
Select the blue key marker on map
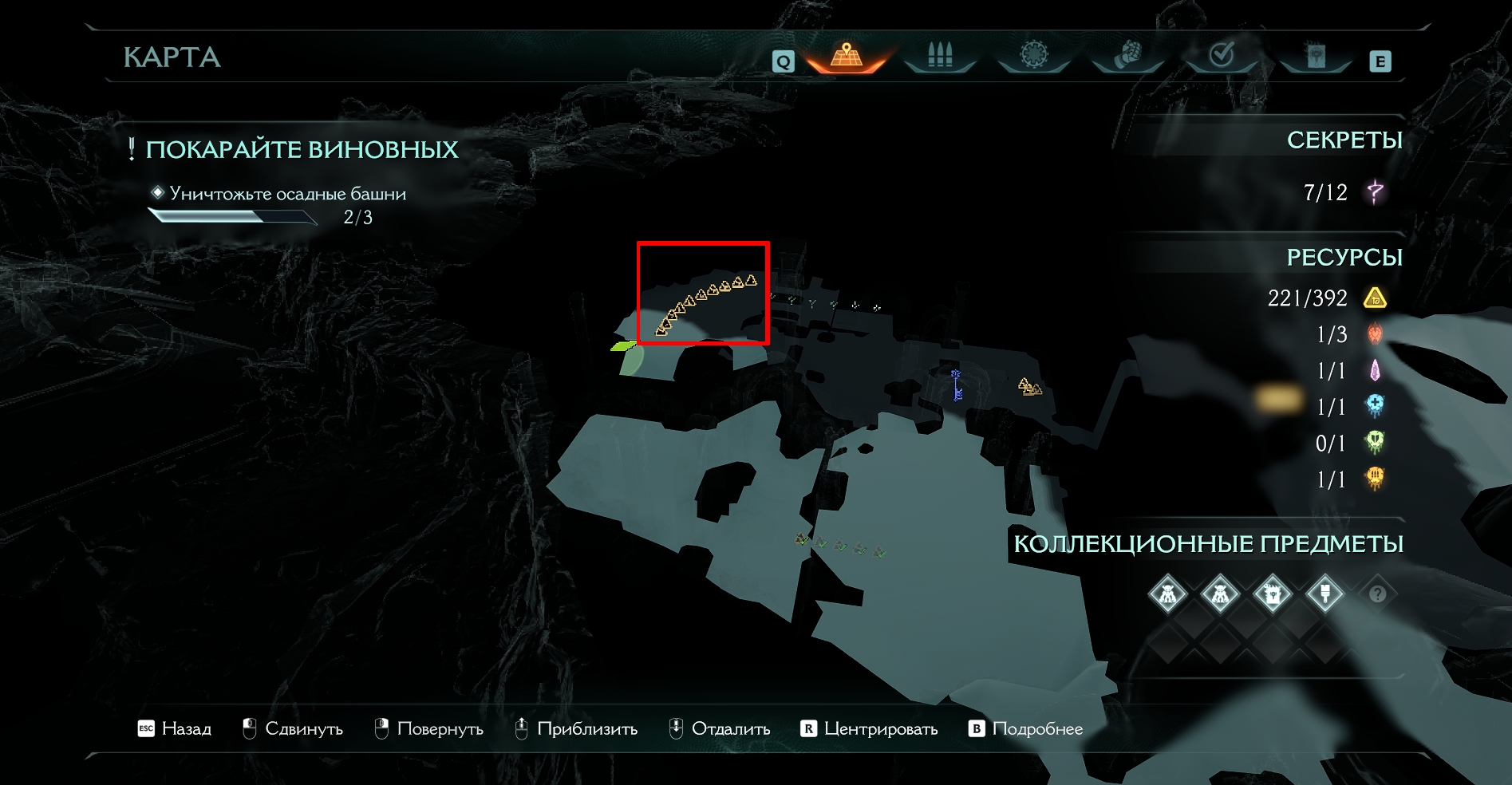point(956,385)
